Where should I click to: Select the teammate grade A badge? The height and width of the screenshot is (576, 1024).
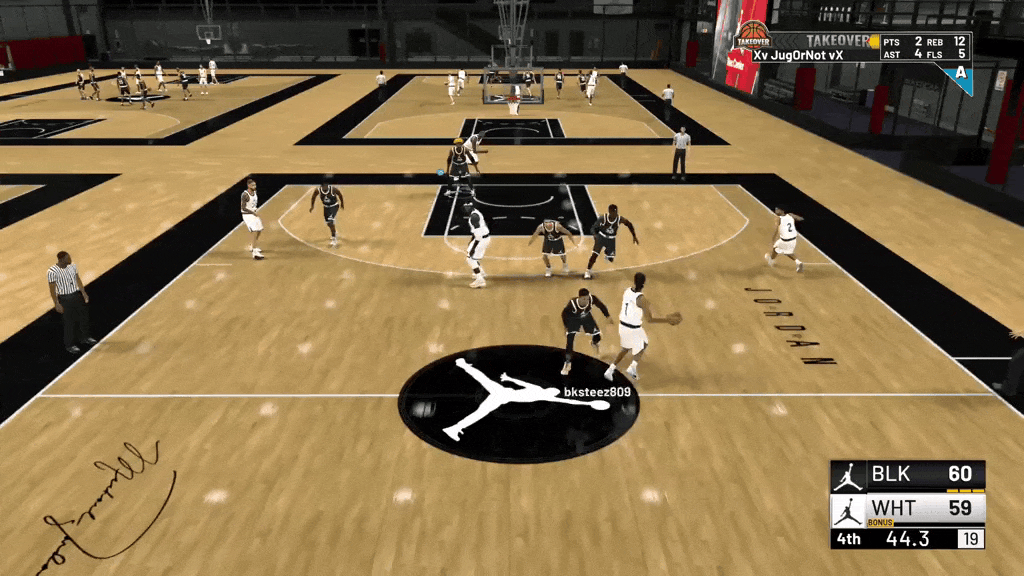point(961,74)
